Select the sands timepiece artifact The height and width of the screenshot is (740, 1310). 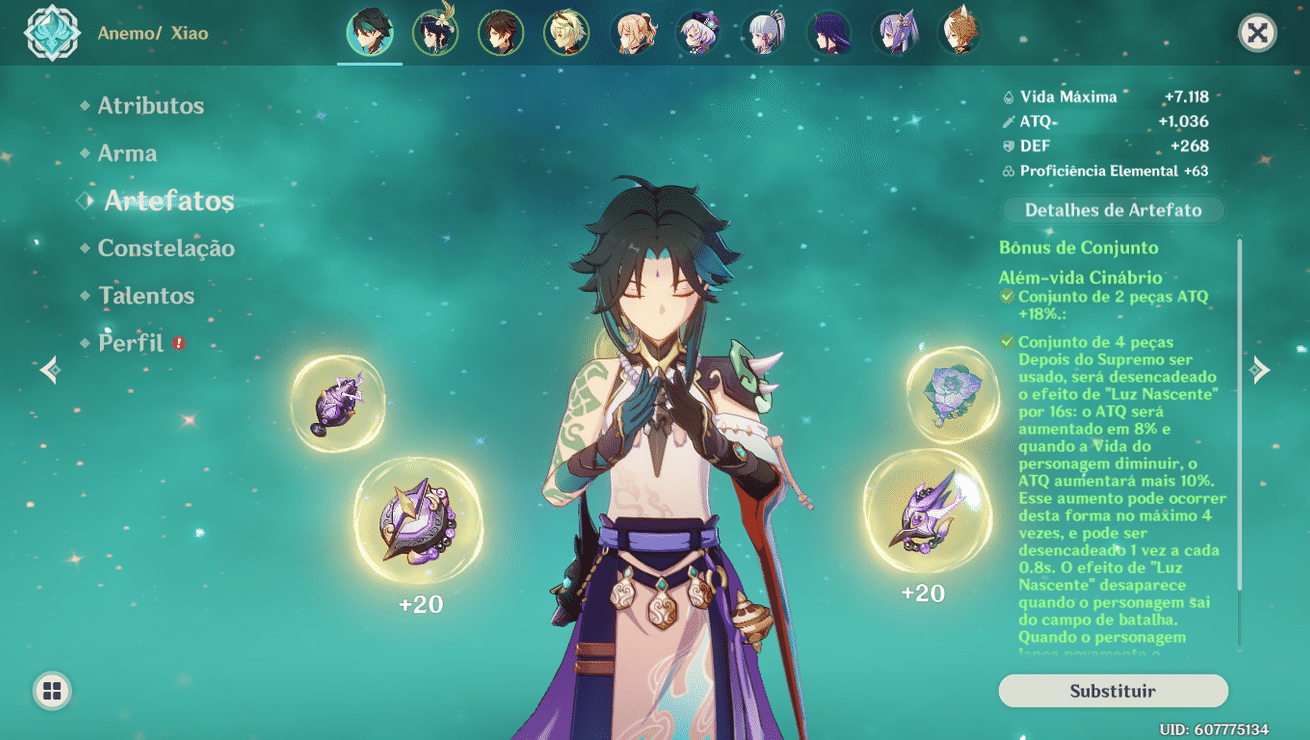point(418,521)
